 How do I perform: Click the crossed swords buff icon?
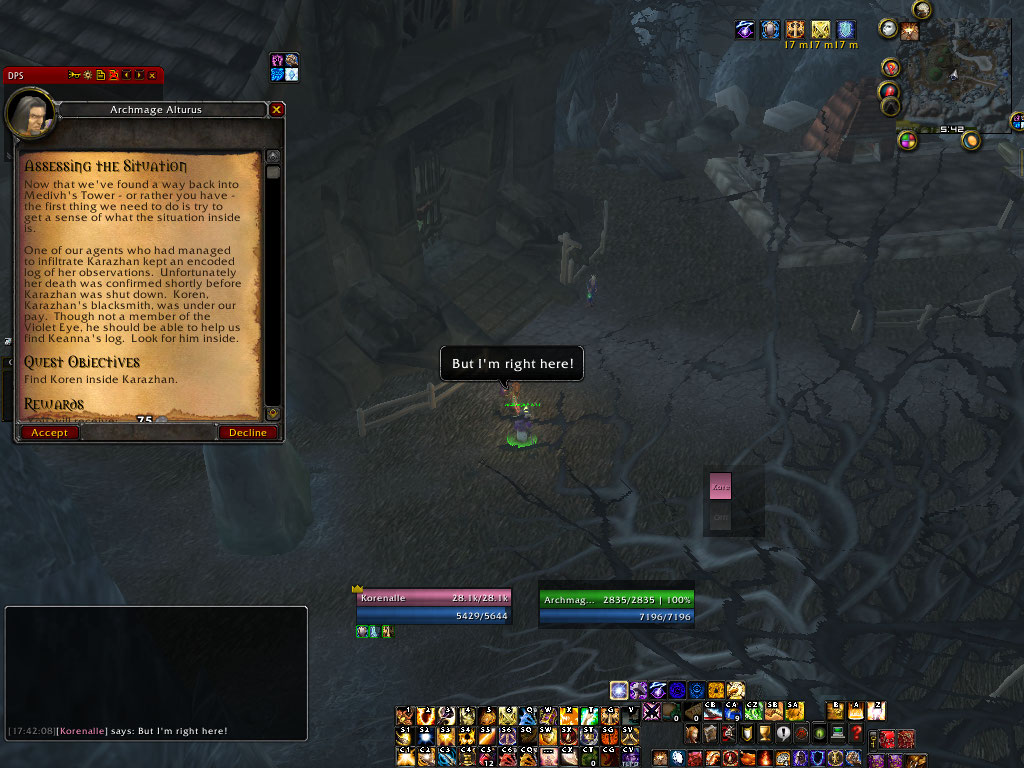pos(820,30)
